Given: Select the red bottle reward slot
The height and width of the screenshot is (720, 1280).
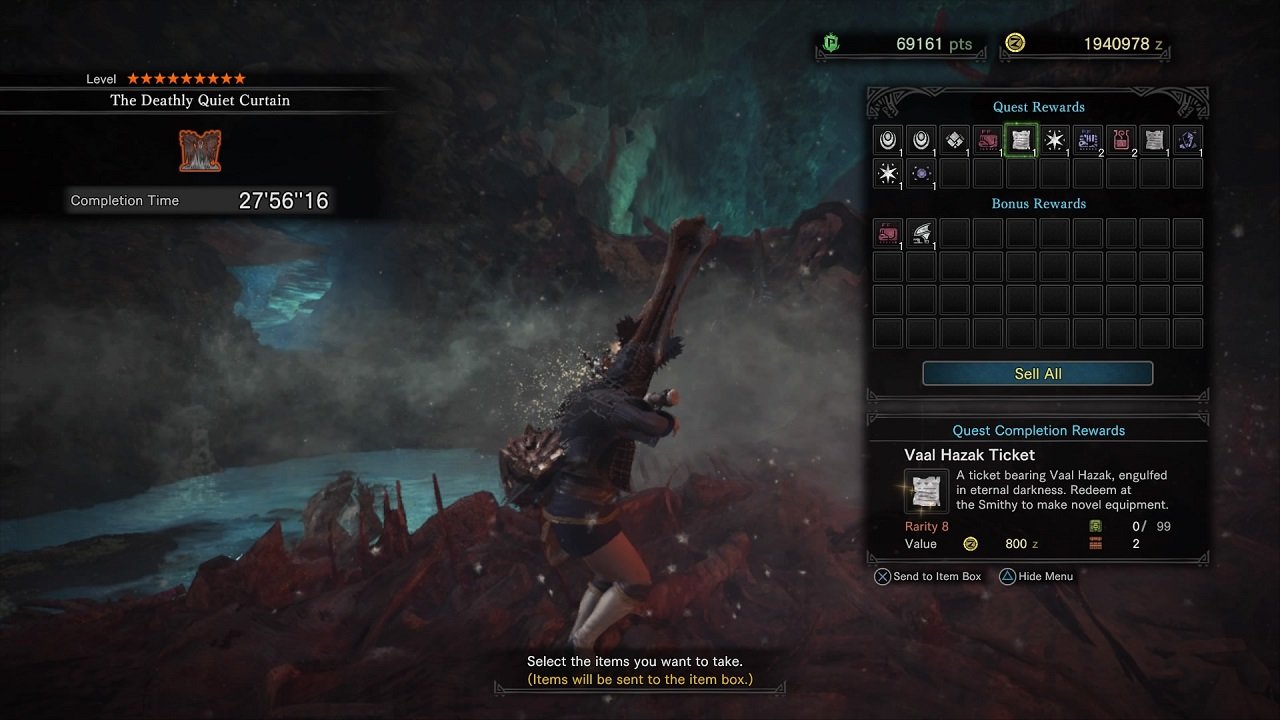Looking at the screenshot, I should (1121, 141).
